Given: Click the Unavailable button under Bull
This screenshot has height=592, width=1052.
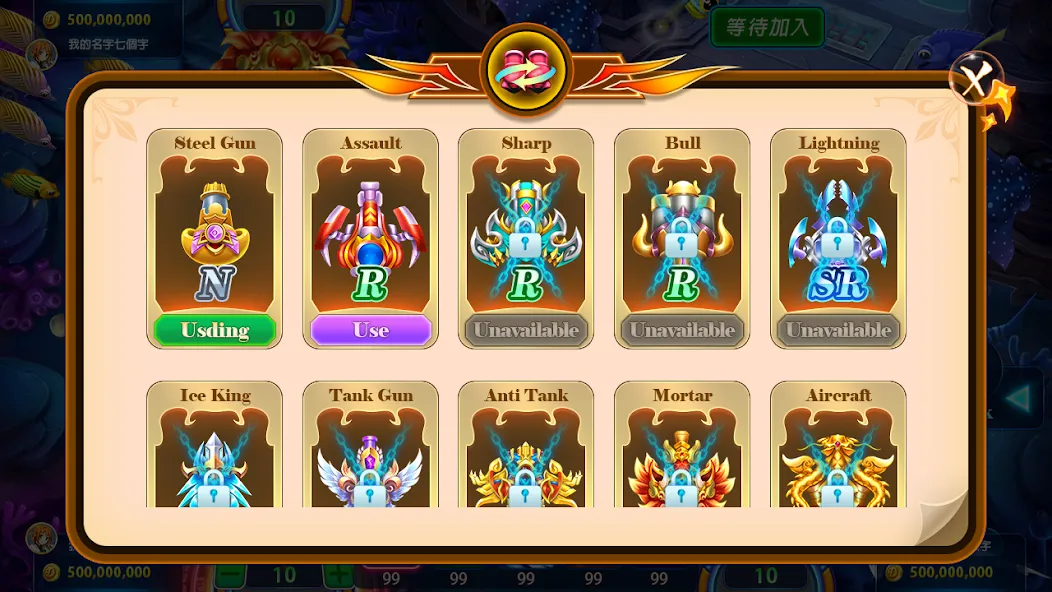Looking at the screenshot, I should click(x=682, y=330).
